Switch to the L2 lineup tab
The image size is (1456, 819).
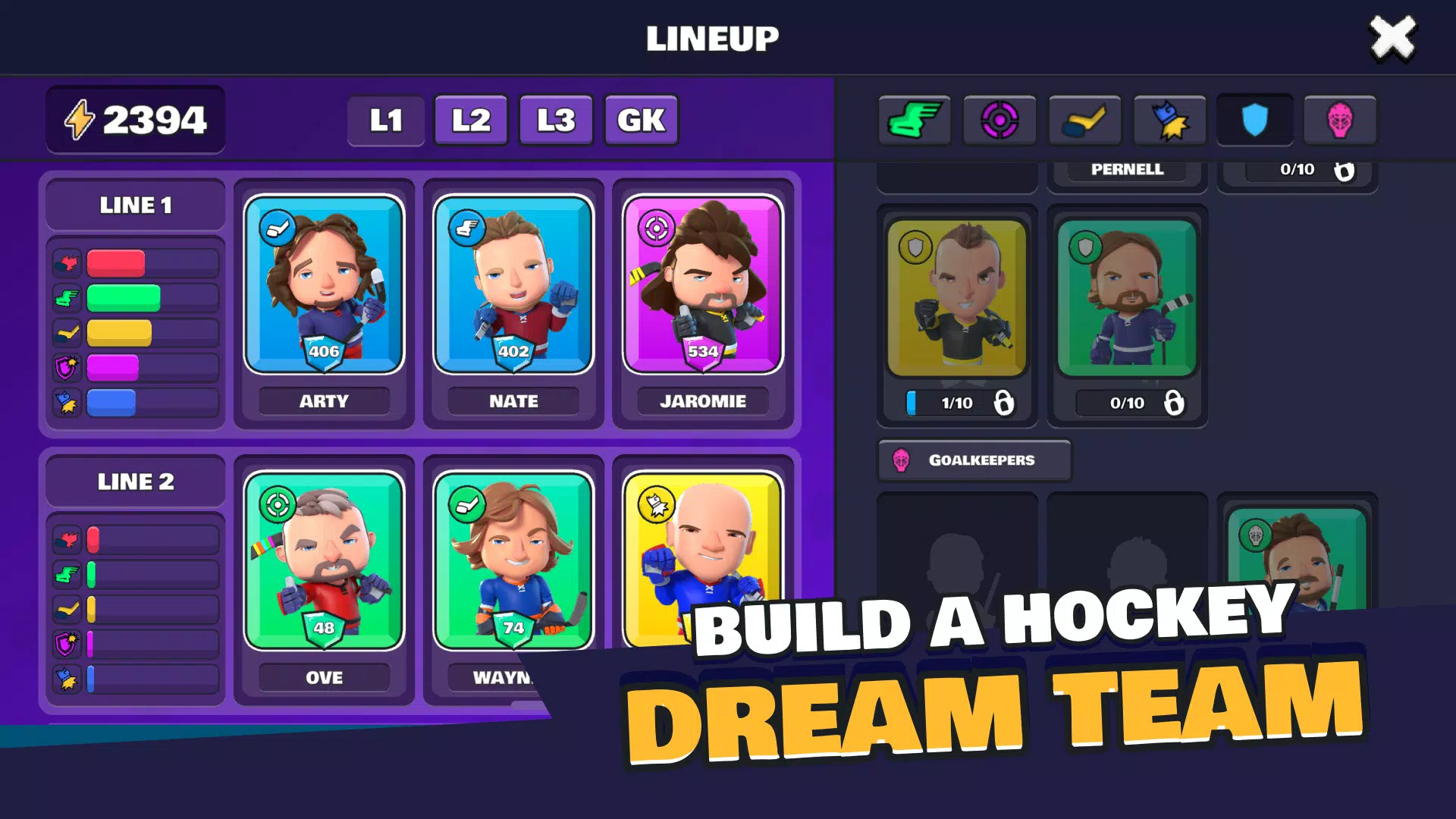click(470, 119)
